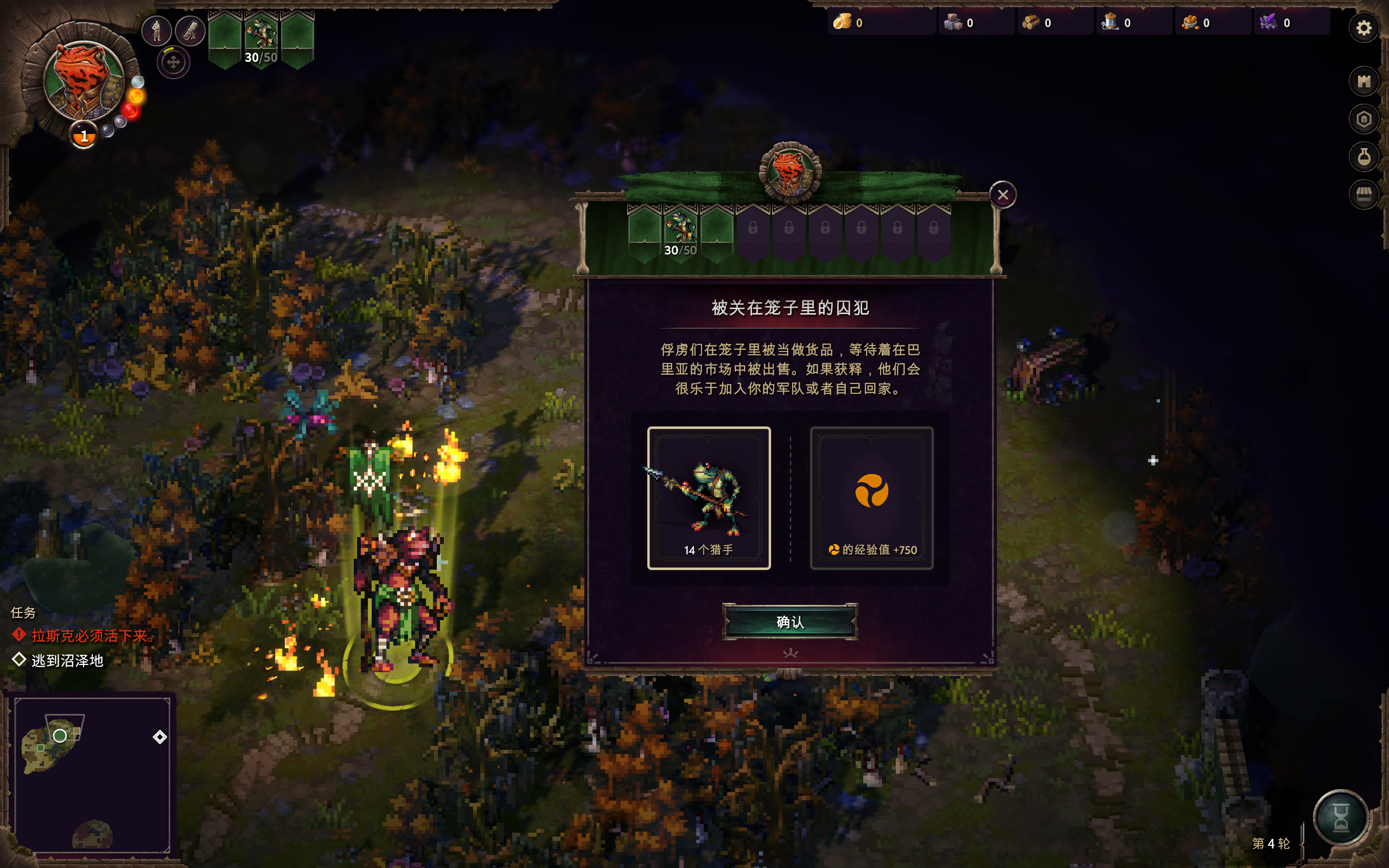This screenshot has width=1389, height=868.
Task: Click the gold coins resource counter
Action: (843, 23)
